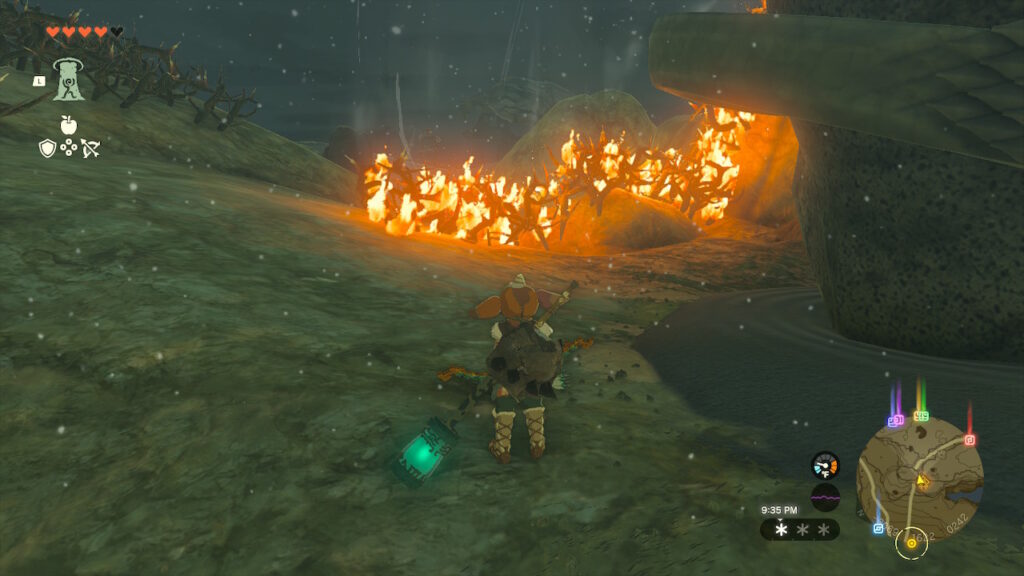Activate the Ultrahand ability icon

(68, 79)
